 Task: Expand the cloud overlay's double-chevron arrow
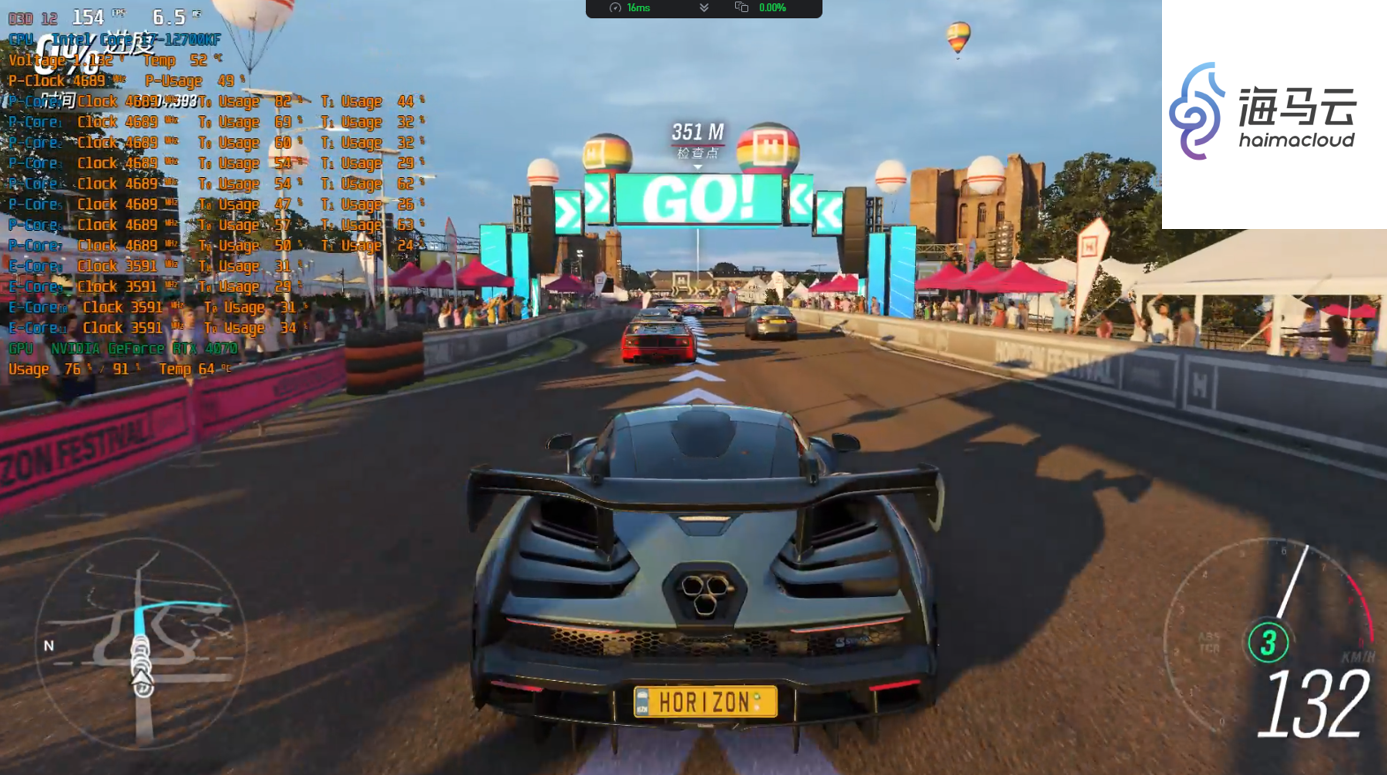[704, 8]
